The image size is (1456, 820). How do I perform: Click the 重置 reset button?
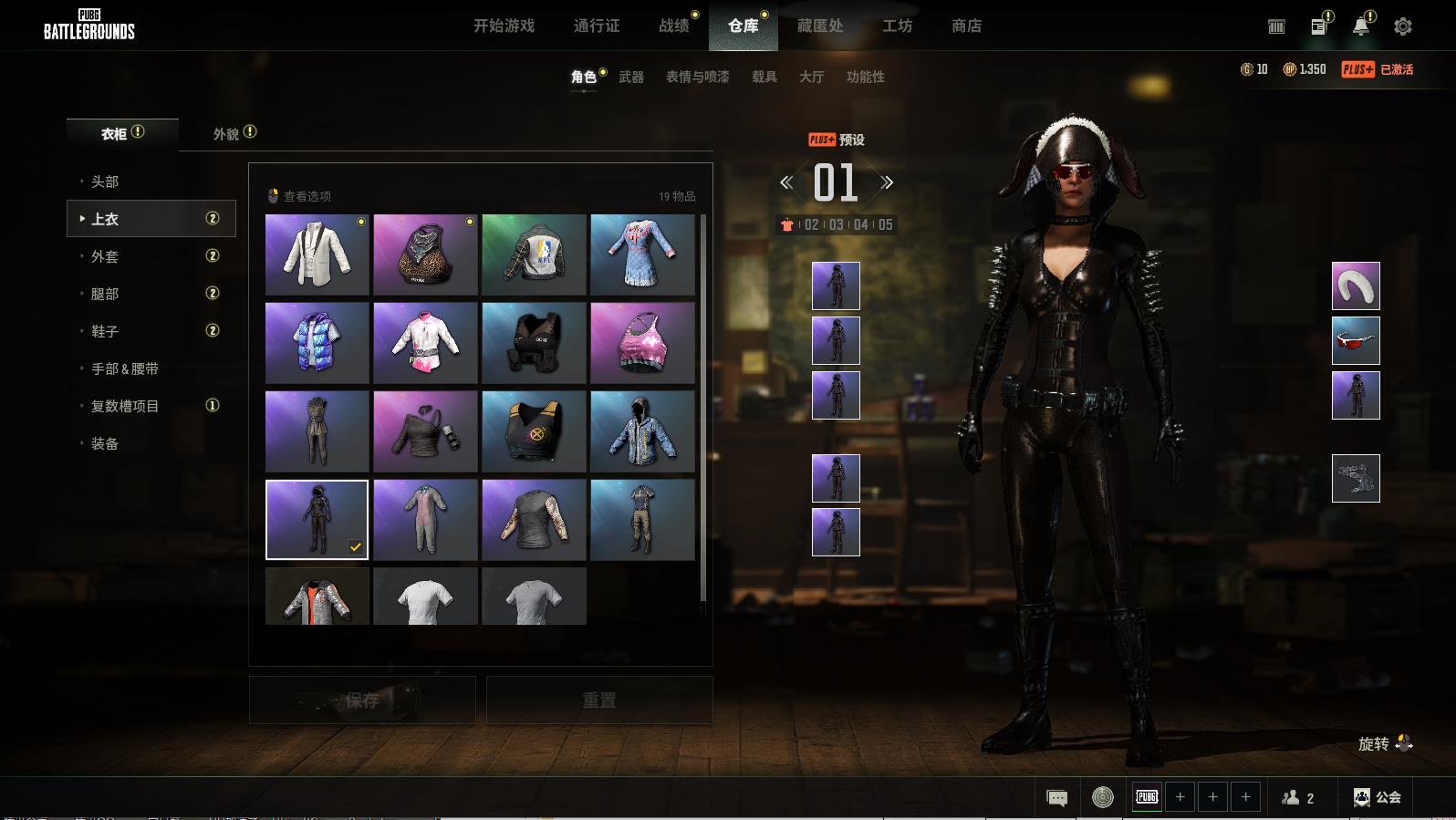tap(599, 701)
